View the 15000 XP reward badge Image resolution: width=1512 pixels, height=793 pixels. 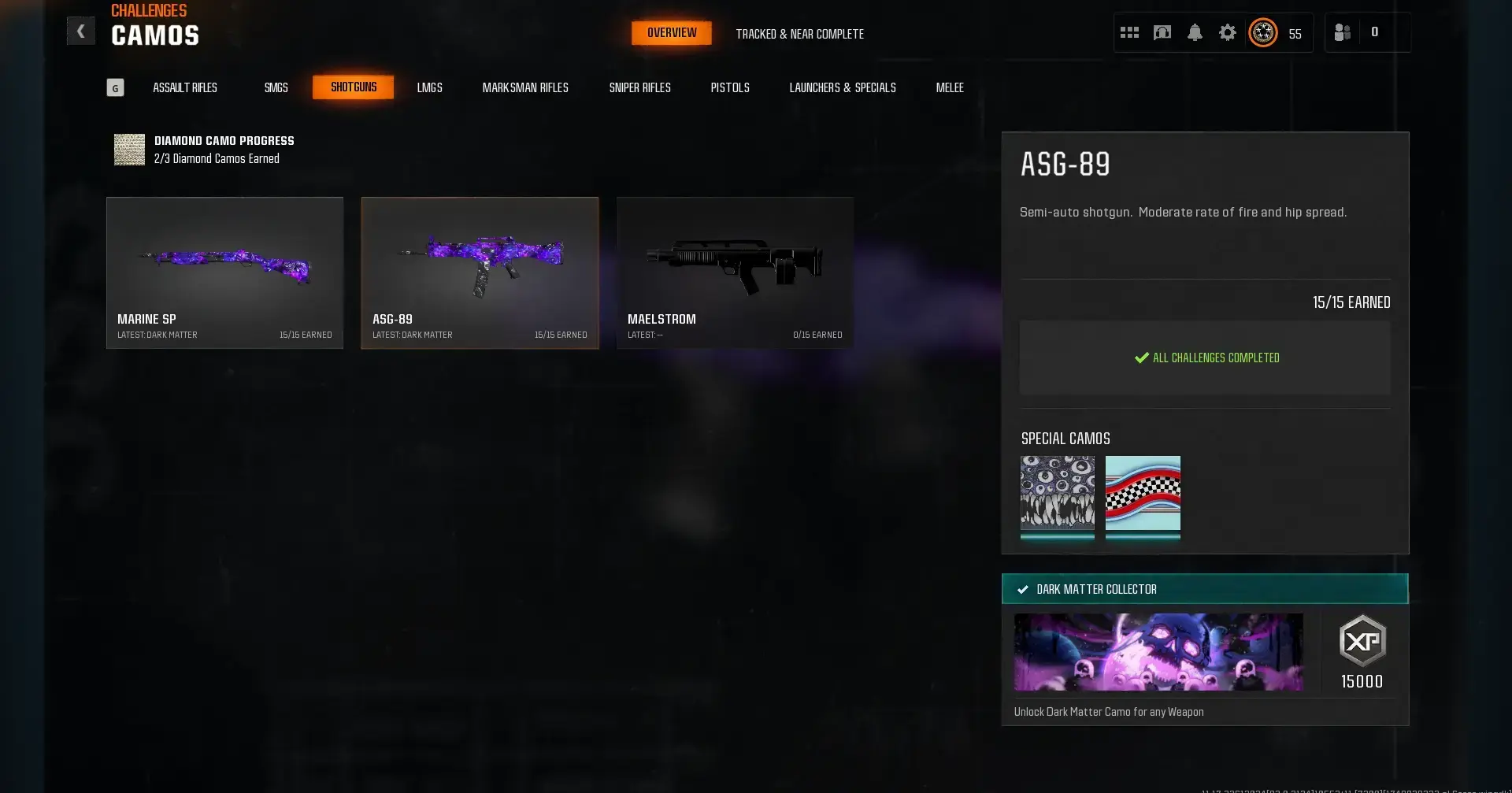click(1362, 651)
